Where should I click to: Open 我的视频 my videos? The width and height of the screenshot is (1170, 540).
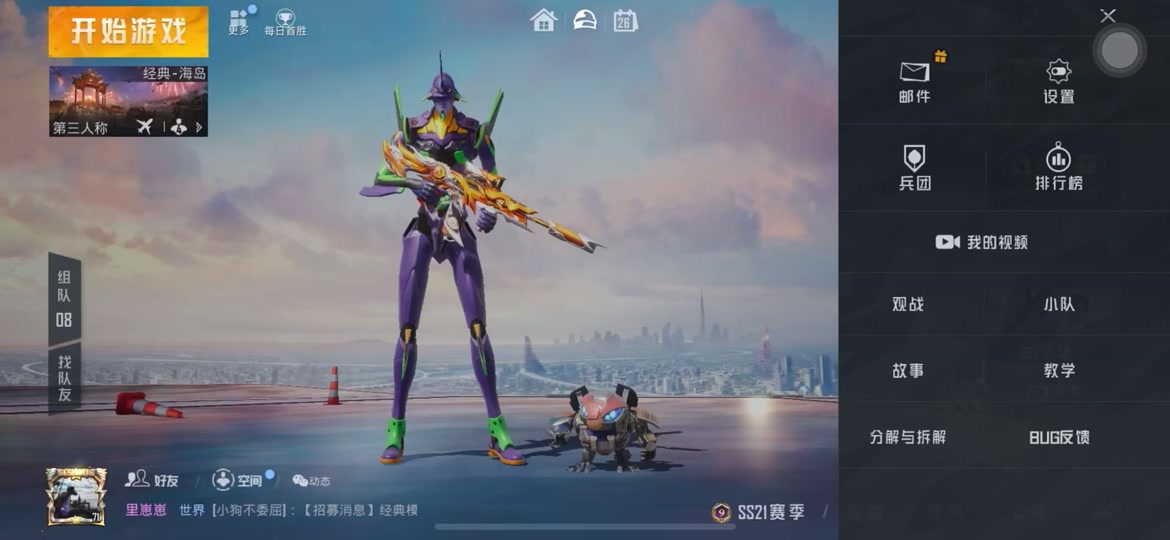coord(982,242)
